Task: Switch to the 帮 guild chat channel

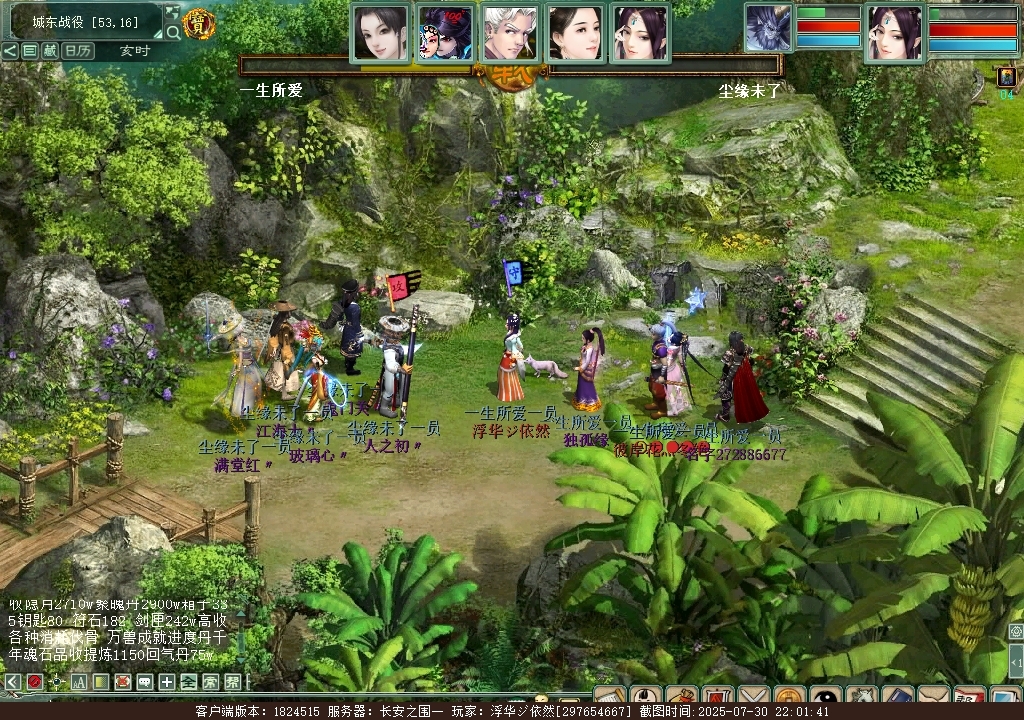Action: coord(232,682)
